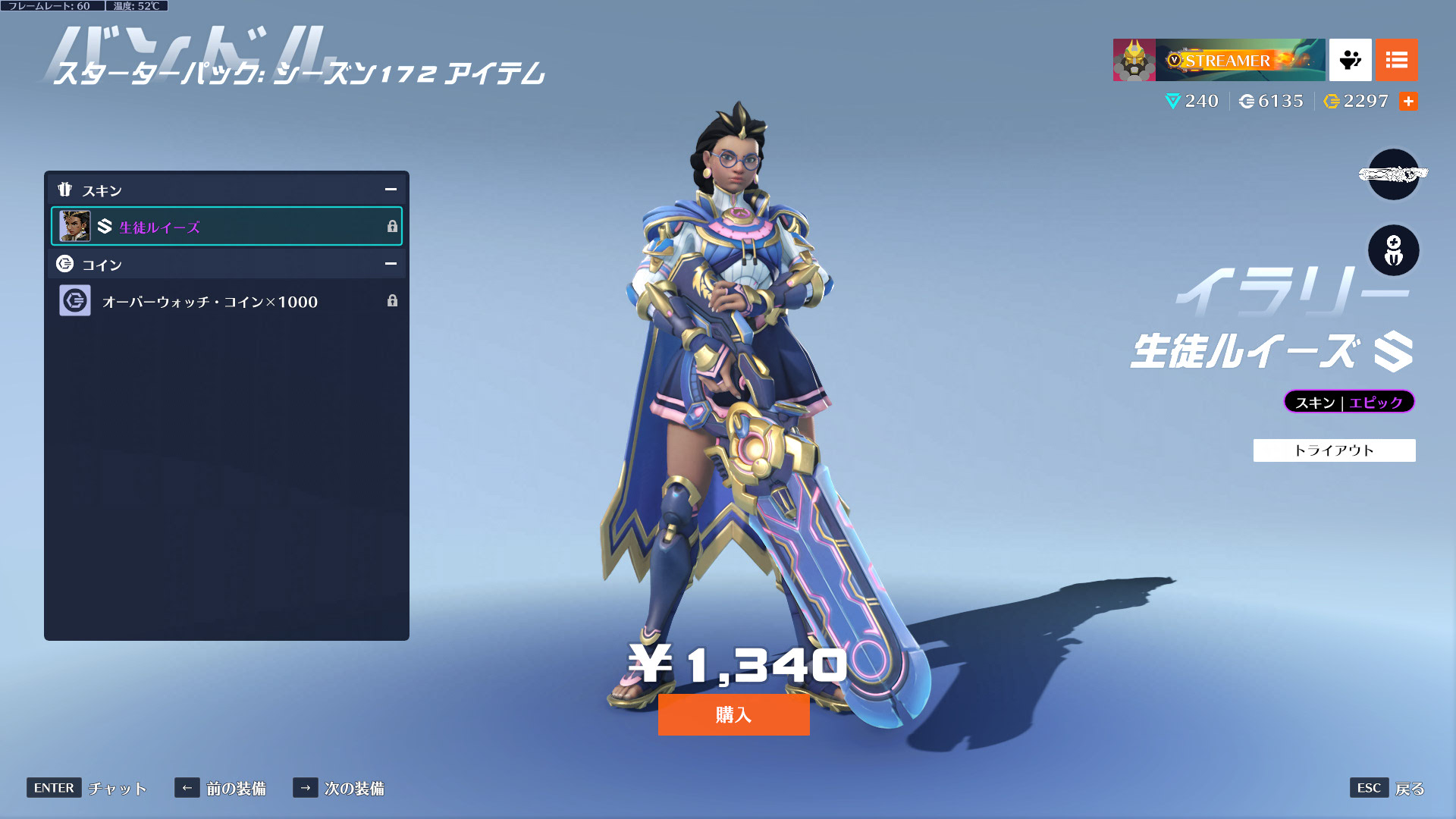Screen dimensions: 1456x819
Task: Show the next item with 次の装備
Action: point(353,789)
